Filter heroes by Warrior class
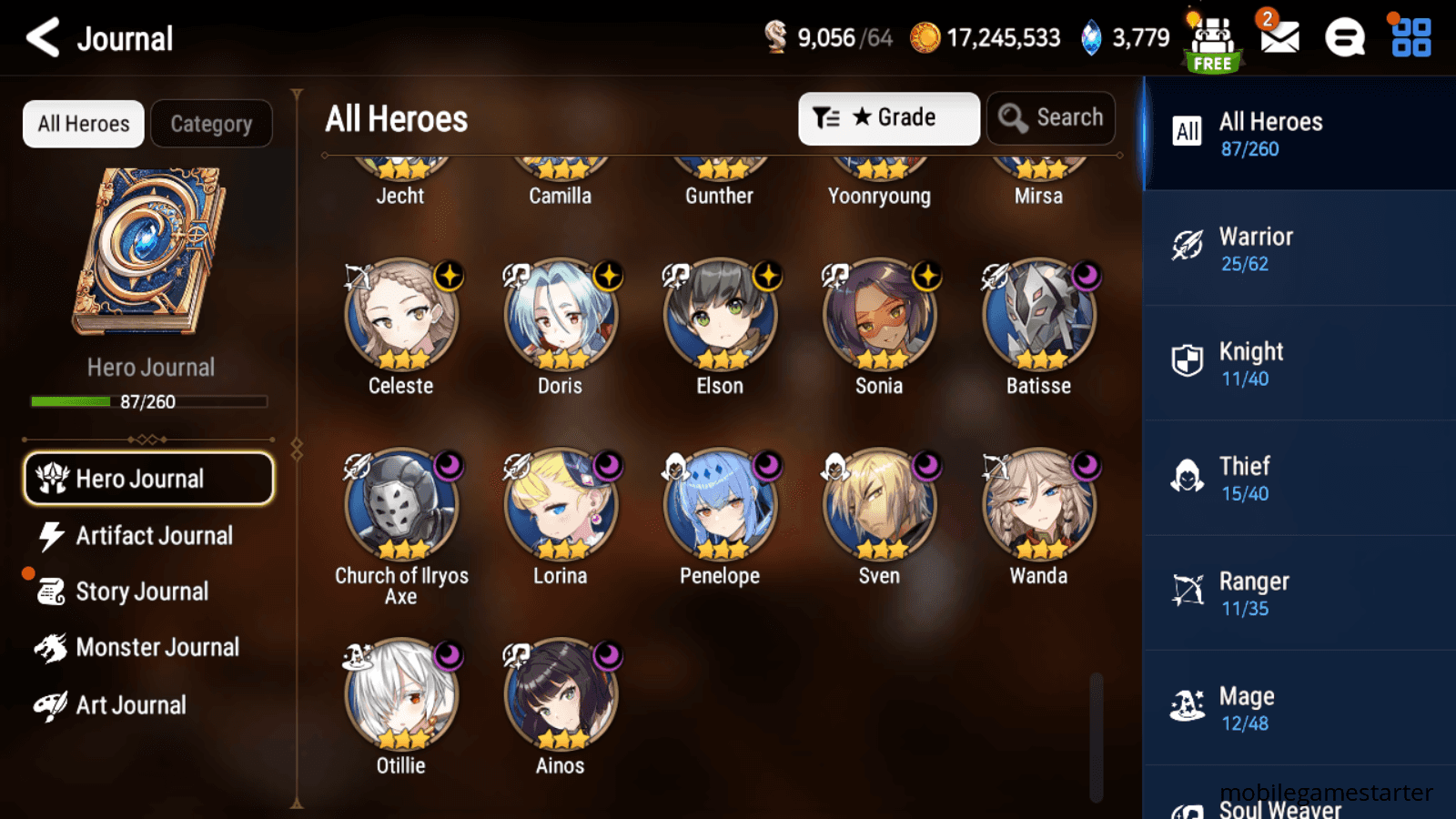 [1298, 248]
